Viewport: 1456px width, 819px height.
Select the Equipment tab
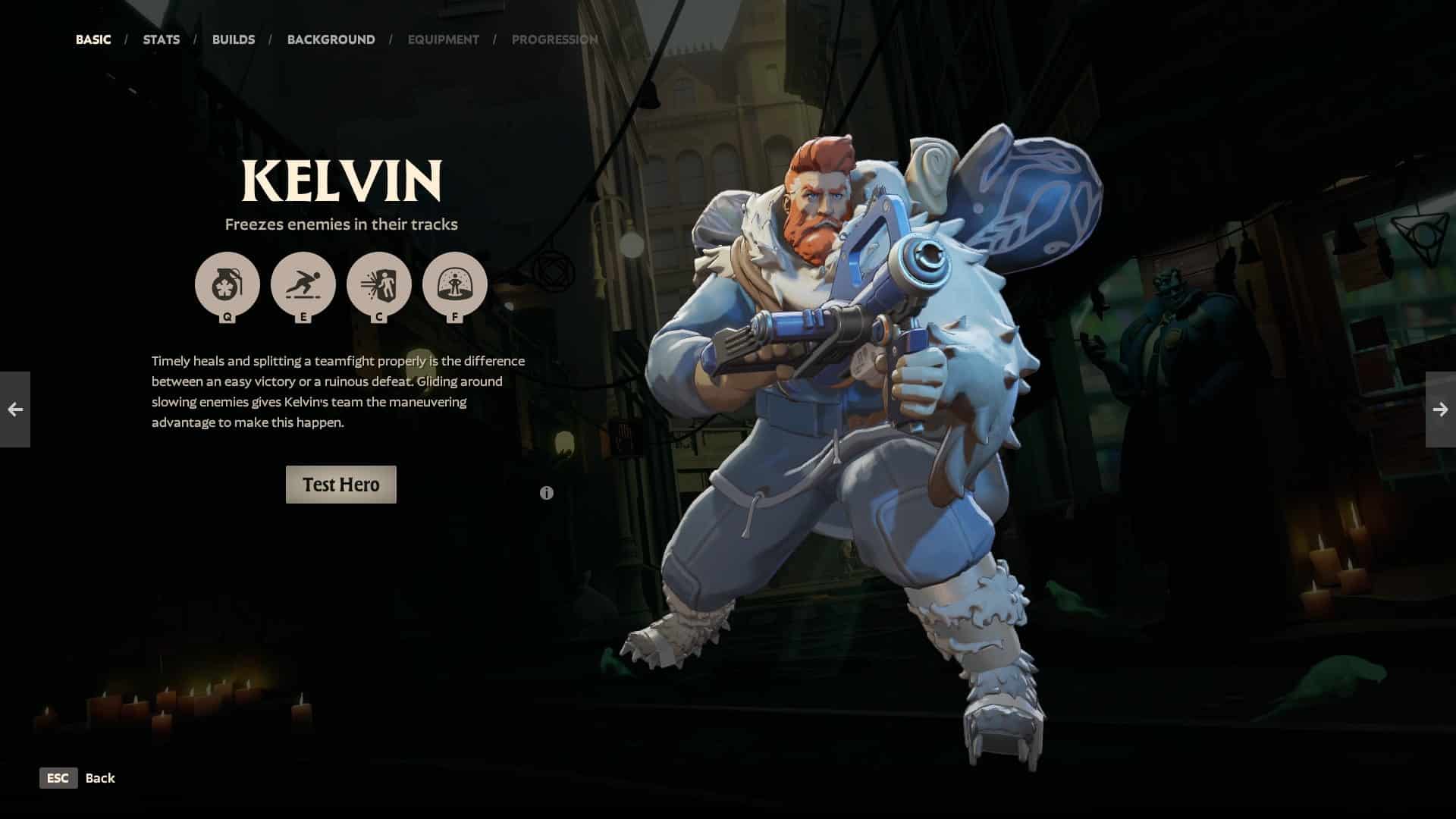tap(443, 39)
